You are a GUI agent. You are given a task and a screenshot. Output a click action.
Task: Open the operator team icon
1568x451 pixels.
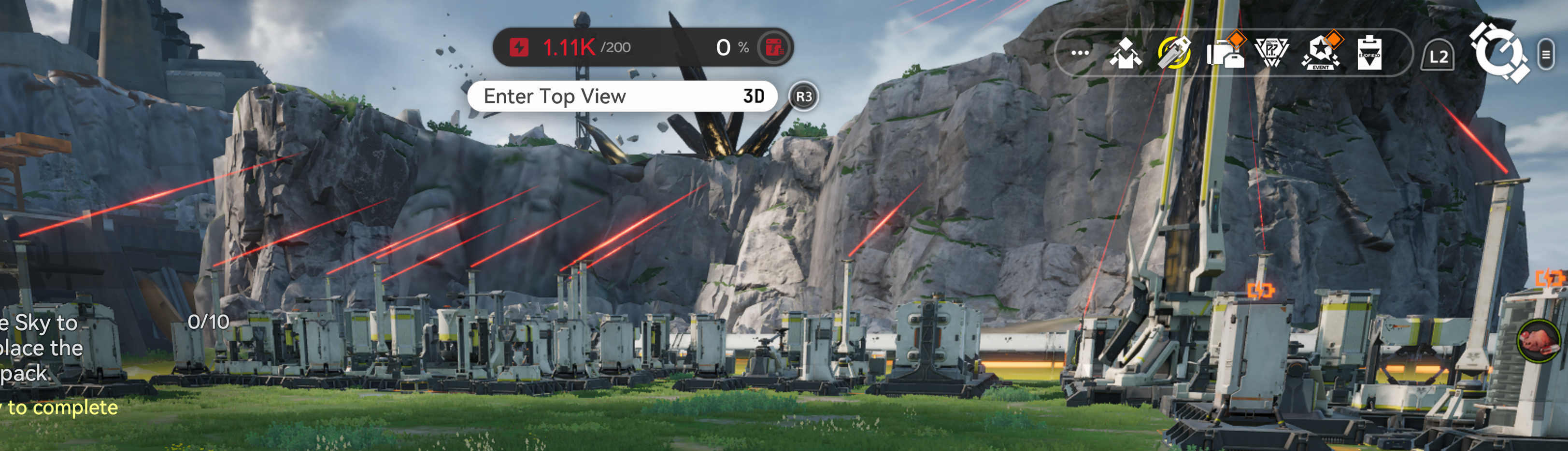click(x=1125, y=53)
